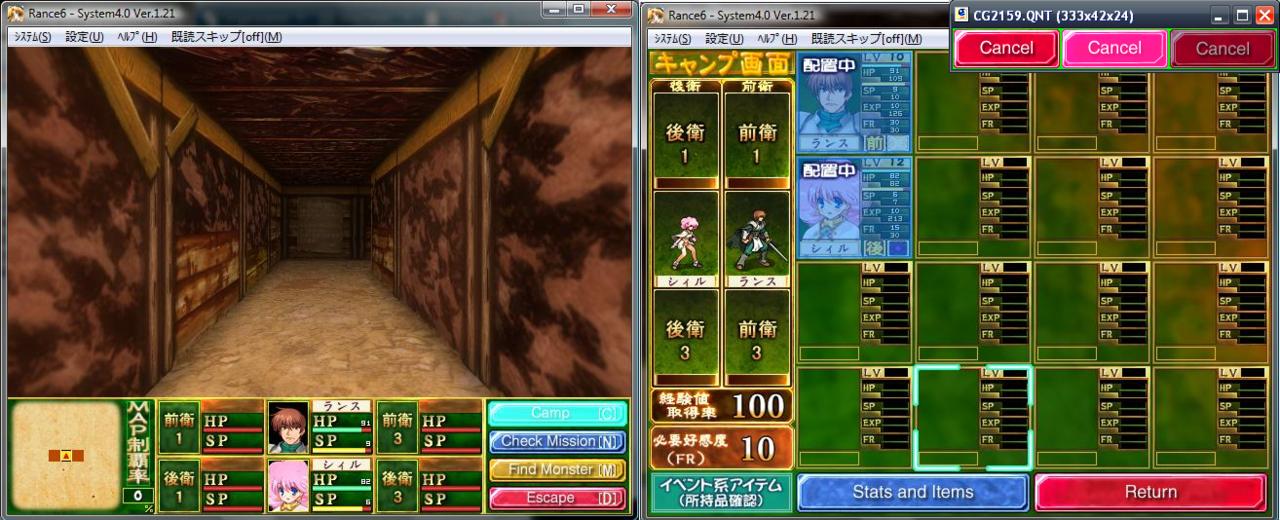Select the Check Mission button
Image resolution: width=1280 pixels, height=520 pixels.
[558, 441]
